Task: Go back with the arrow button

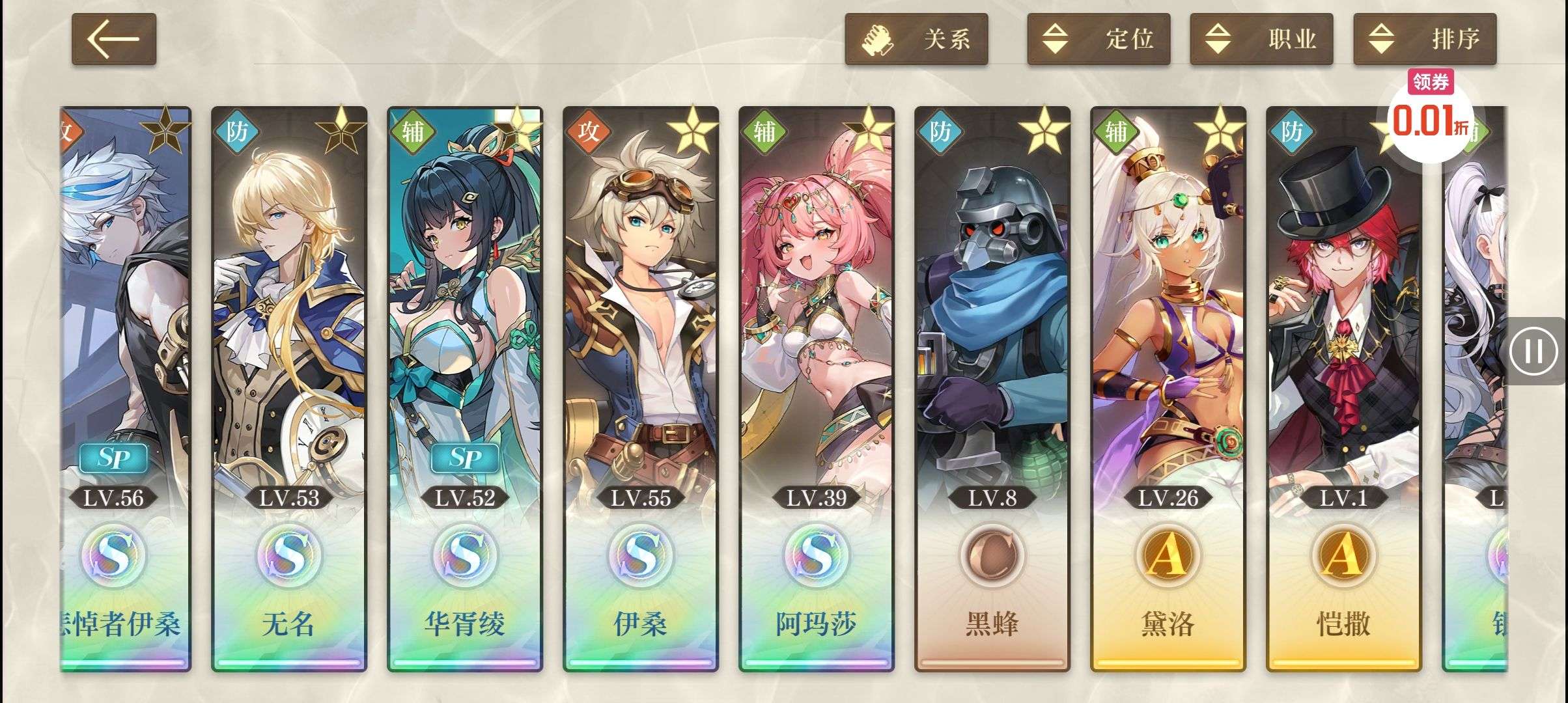Action: (113, 39)
